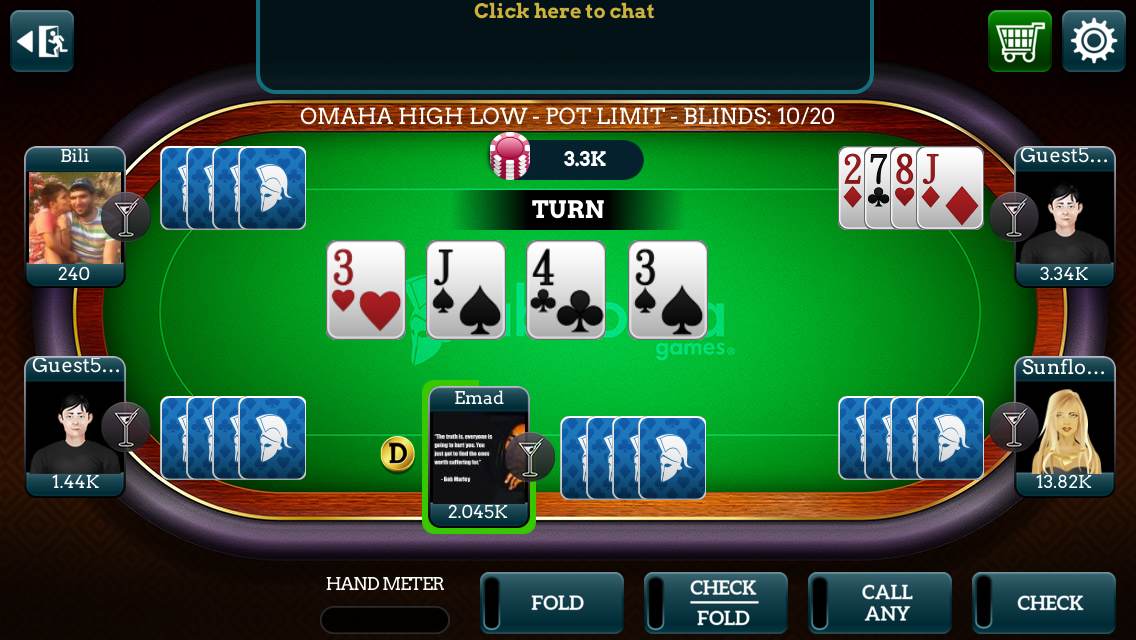The width and height of the screenshot is (1136, 640).
Task: Open profile of guest with 3.34K chips
Action: pos(1065,217)
